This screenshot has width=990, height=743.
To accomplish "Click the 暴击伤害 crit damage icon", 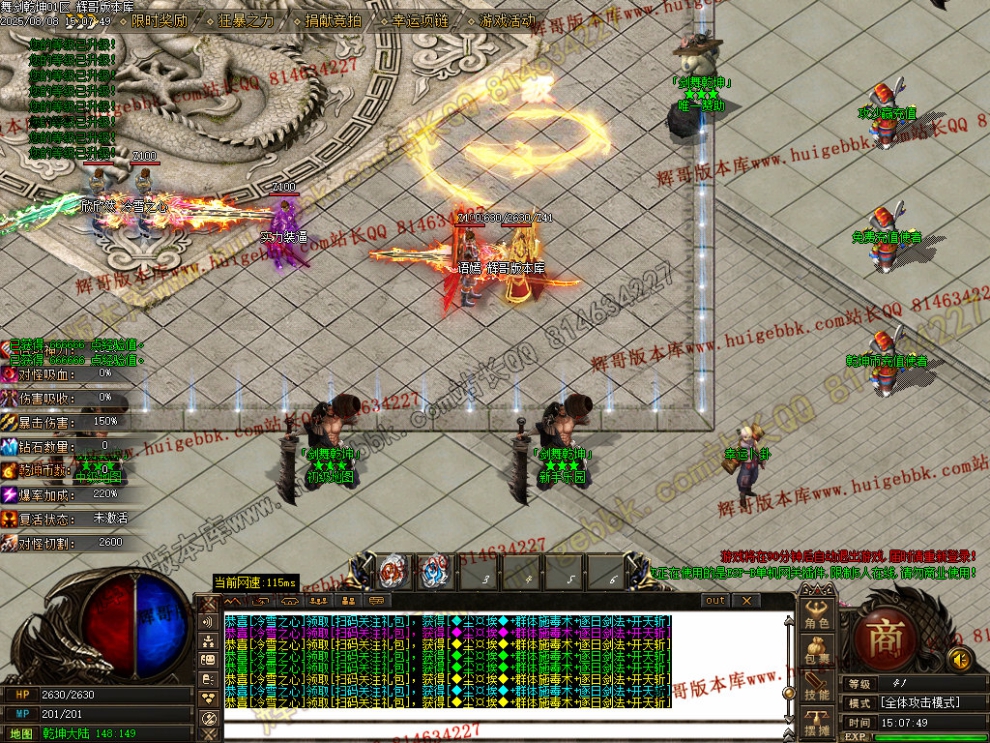I will (9, 421).
